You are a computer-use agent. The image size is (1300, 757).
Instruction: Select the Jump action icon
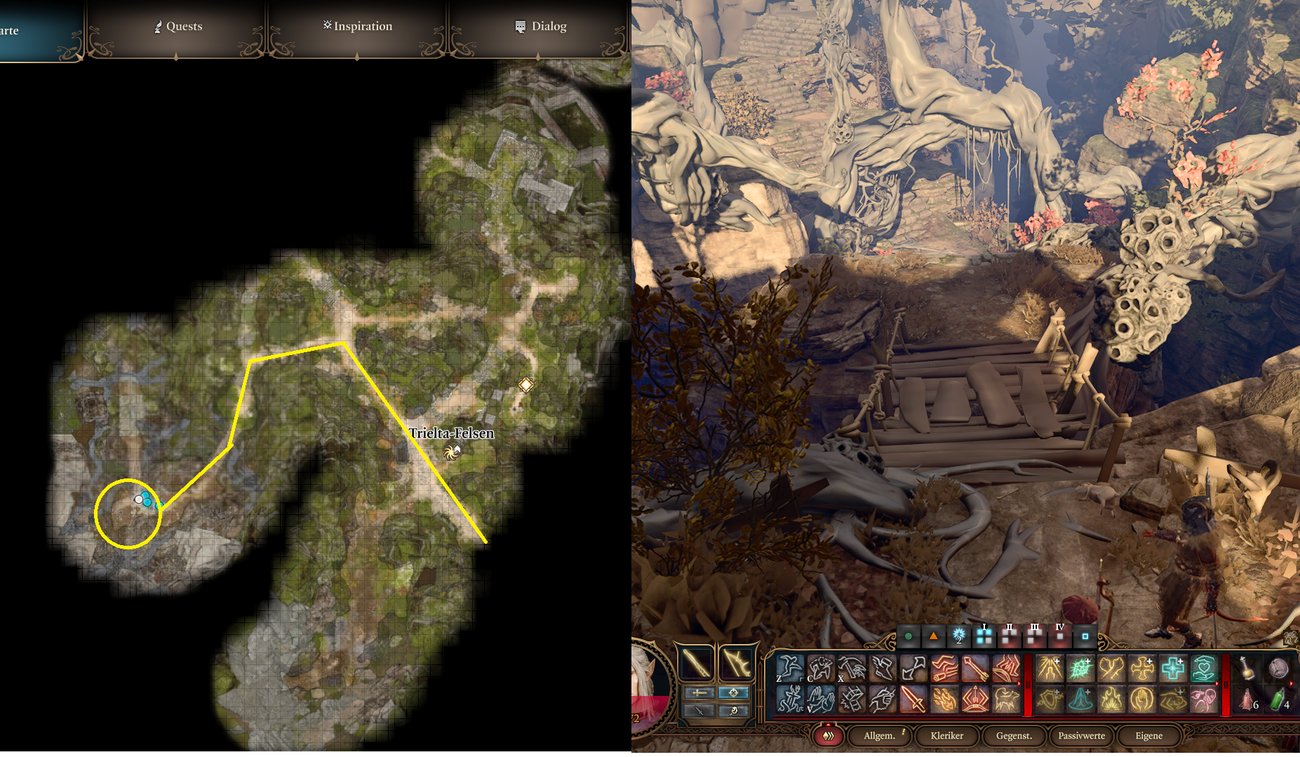[790, 668]
